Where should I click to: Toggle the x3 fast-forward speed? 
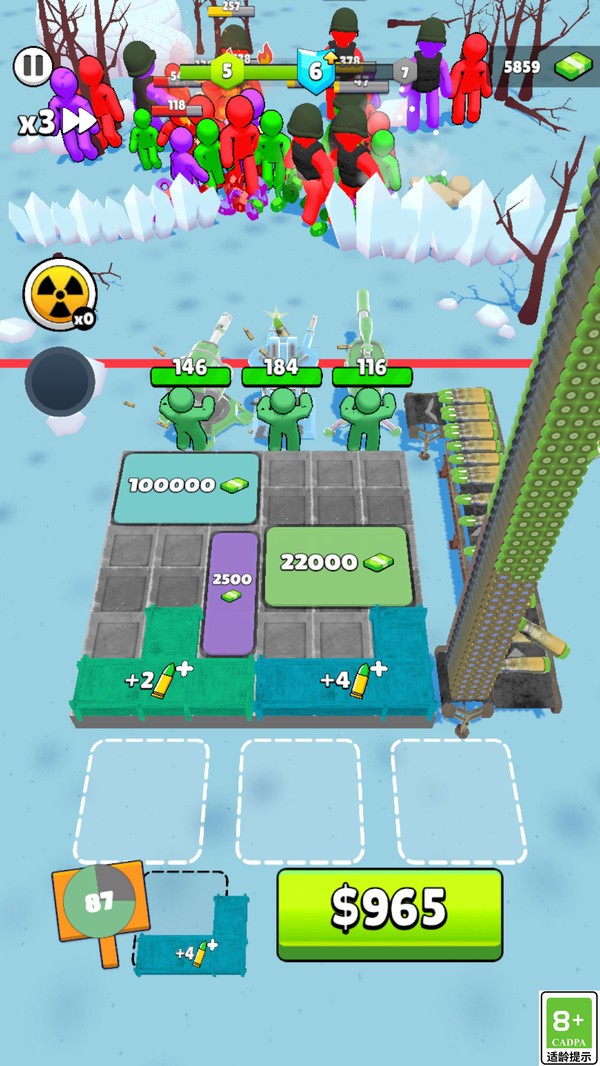coord(57,123)
